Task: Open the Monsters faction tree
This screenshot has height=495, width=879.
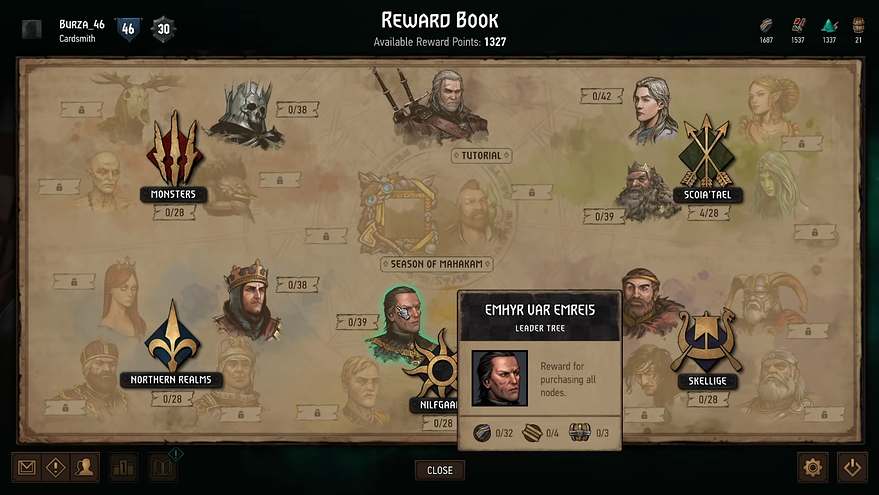Action: coord(174,155)
